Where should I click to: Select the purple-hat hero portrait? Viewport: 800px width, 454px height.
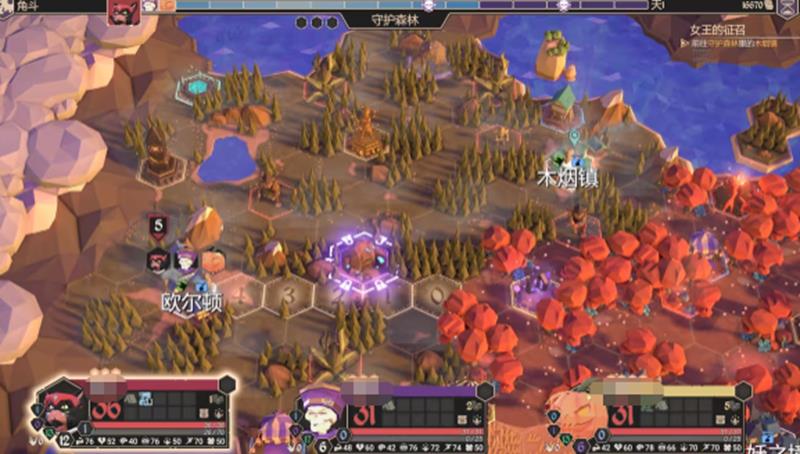(x=321, y=410)
